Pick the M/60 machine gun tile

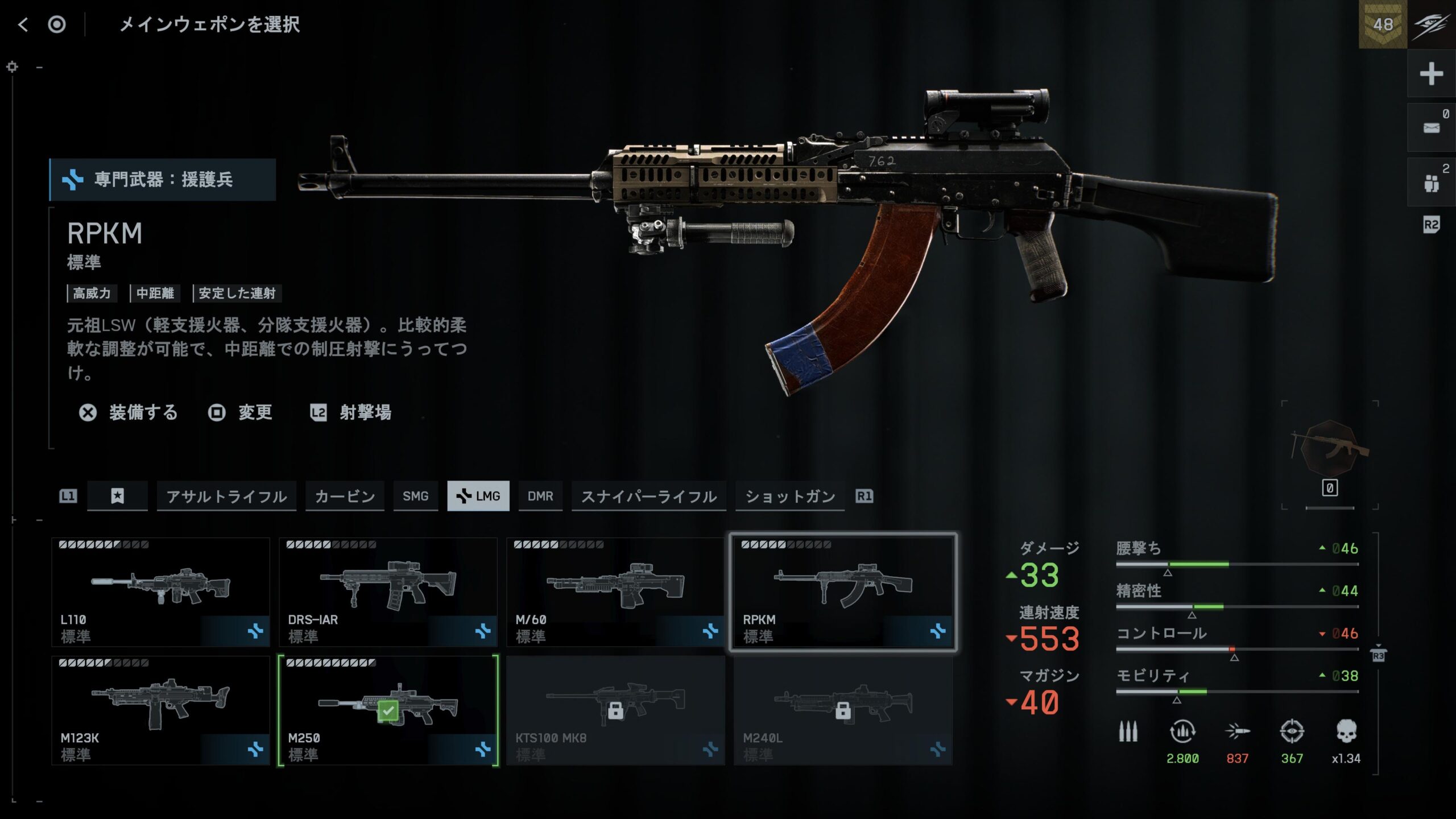615,591
